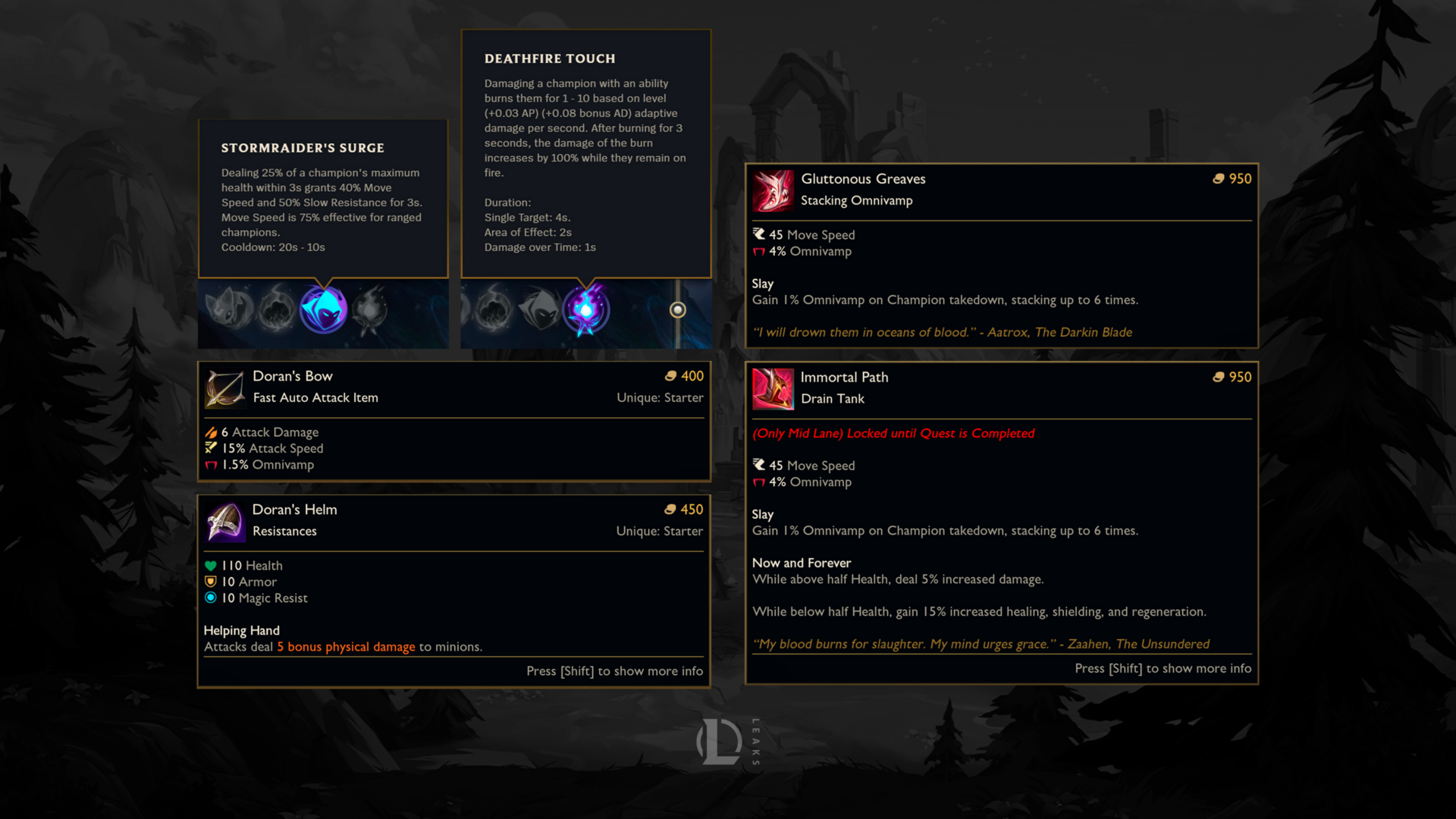Click the Health icon on Doran's Helm
The width and height of the screenshot is (1456, 819).
tap(211, 566)
